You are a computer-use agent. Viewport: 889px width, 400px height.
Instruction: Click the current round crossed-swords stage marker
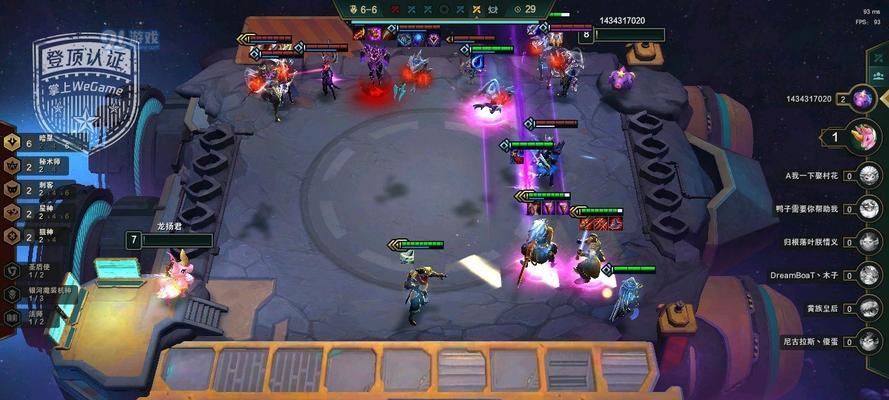tap(477, 9)
